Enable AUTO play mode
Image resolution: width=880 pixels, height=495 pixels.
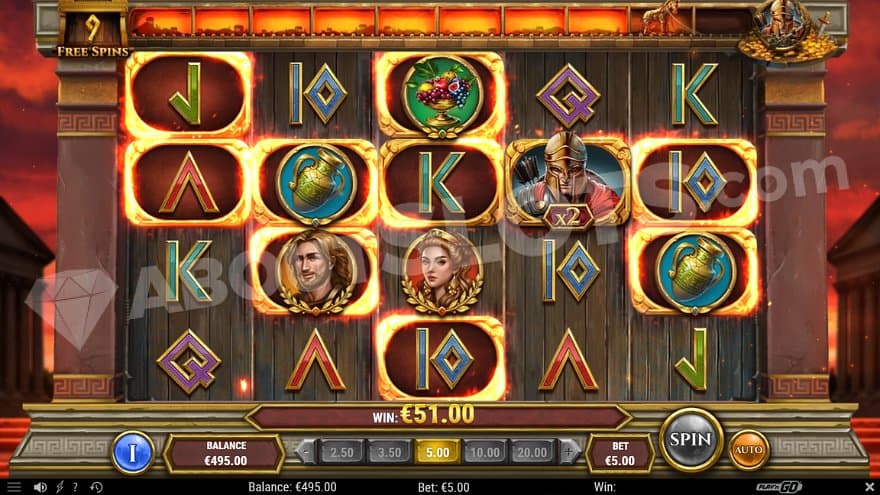(x=748, y=449)
